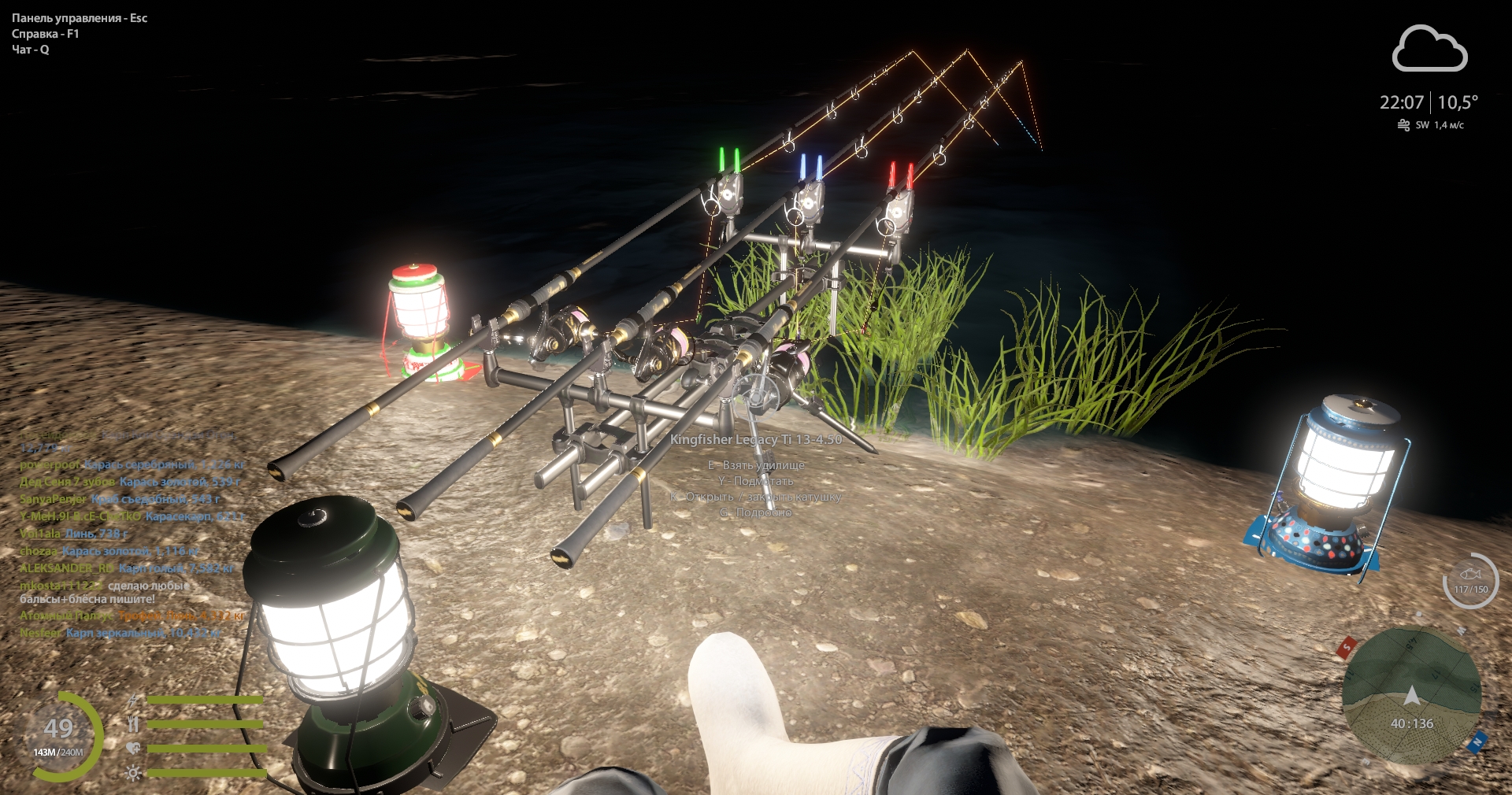This screenshot has height=795, width=1512.
Task: Click the keepnet fish counter icon
Action: tap(1470, 582)
